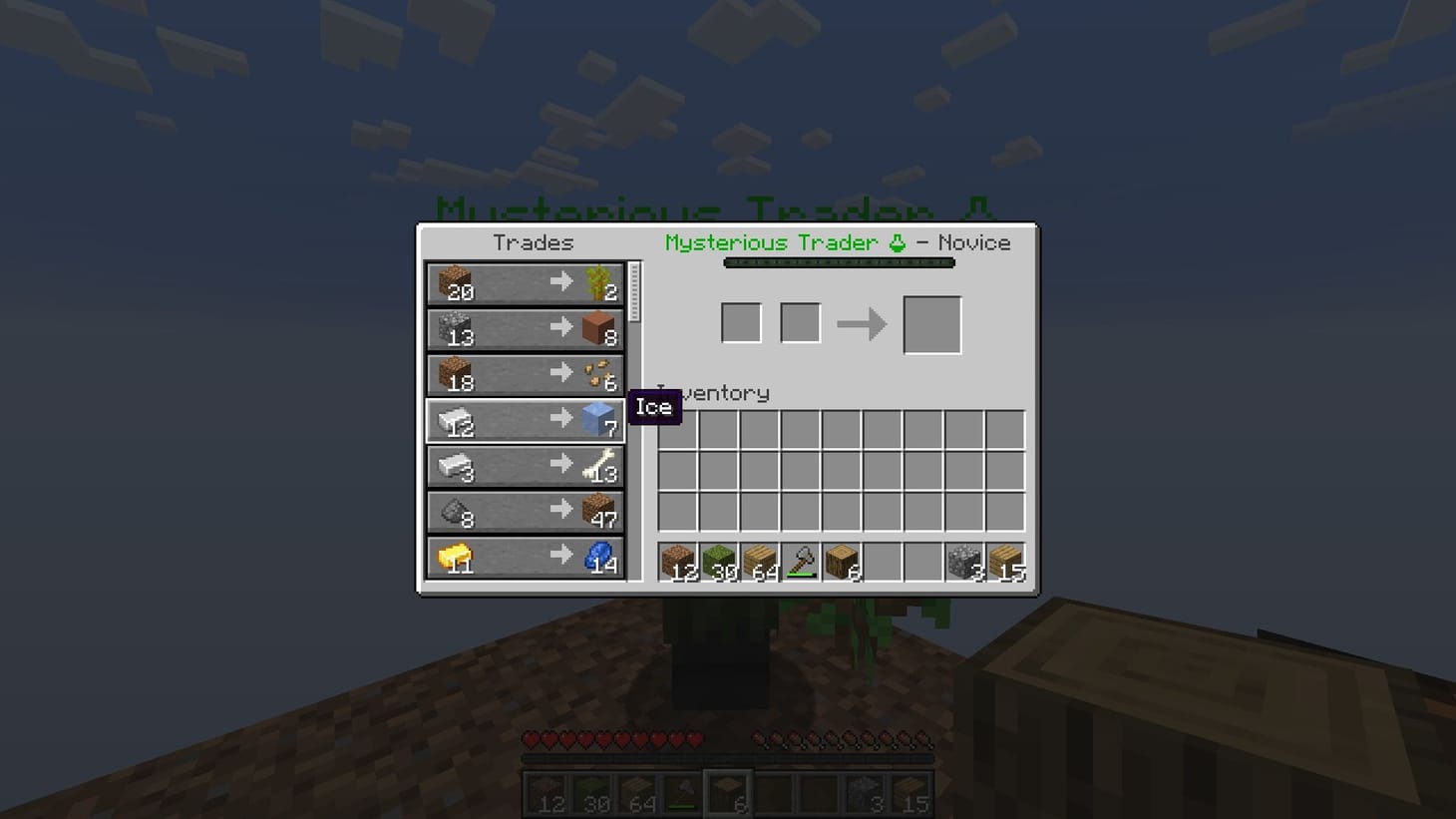Screen dimensions: 1456x819
Task: Click an empty slot in the Inventory grid
Action: (x=843, y=469)
